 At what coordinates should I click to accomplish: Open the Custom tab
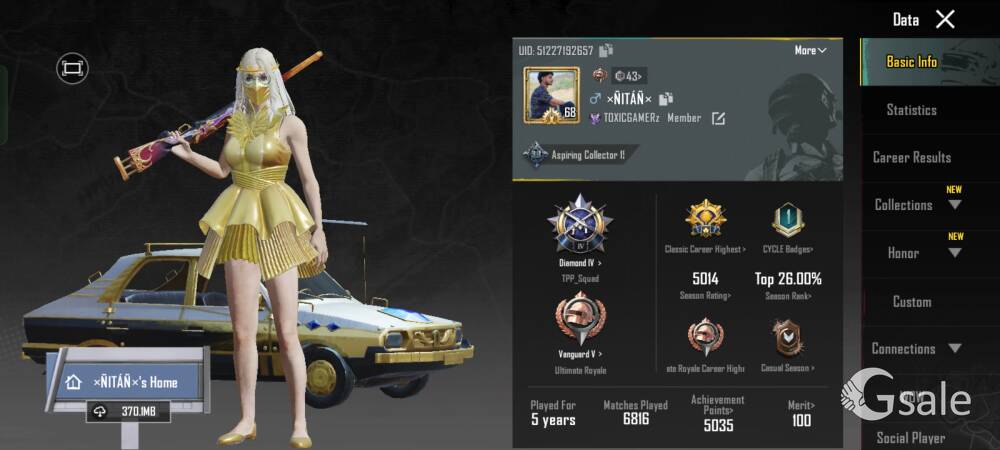(x=911, y=301)
